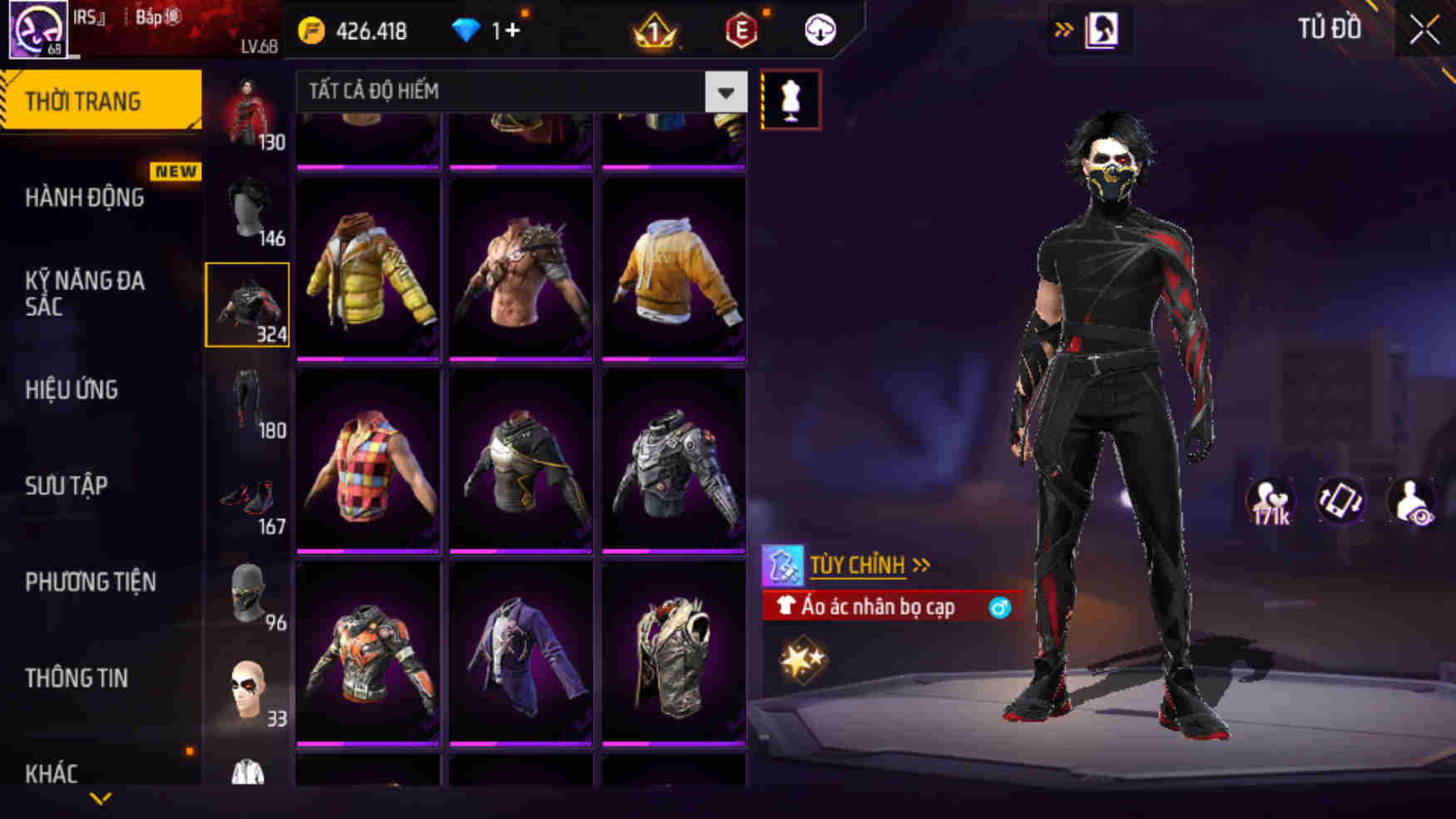Screen dimensions: 1456x819
Task: Click the rotate character phone icon
Action: tap(1341, 500)
